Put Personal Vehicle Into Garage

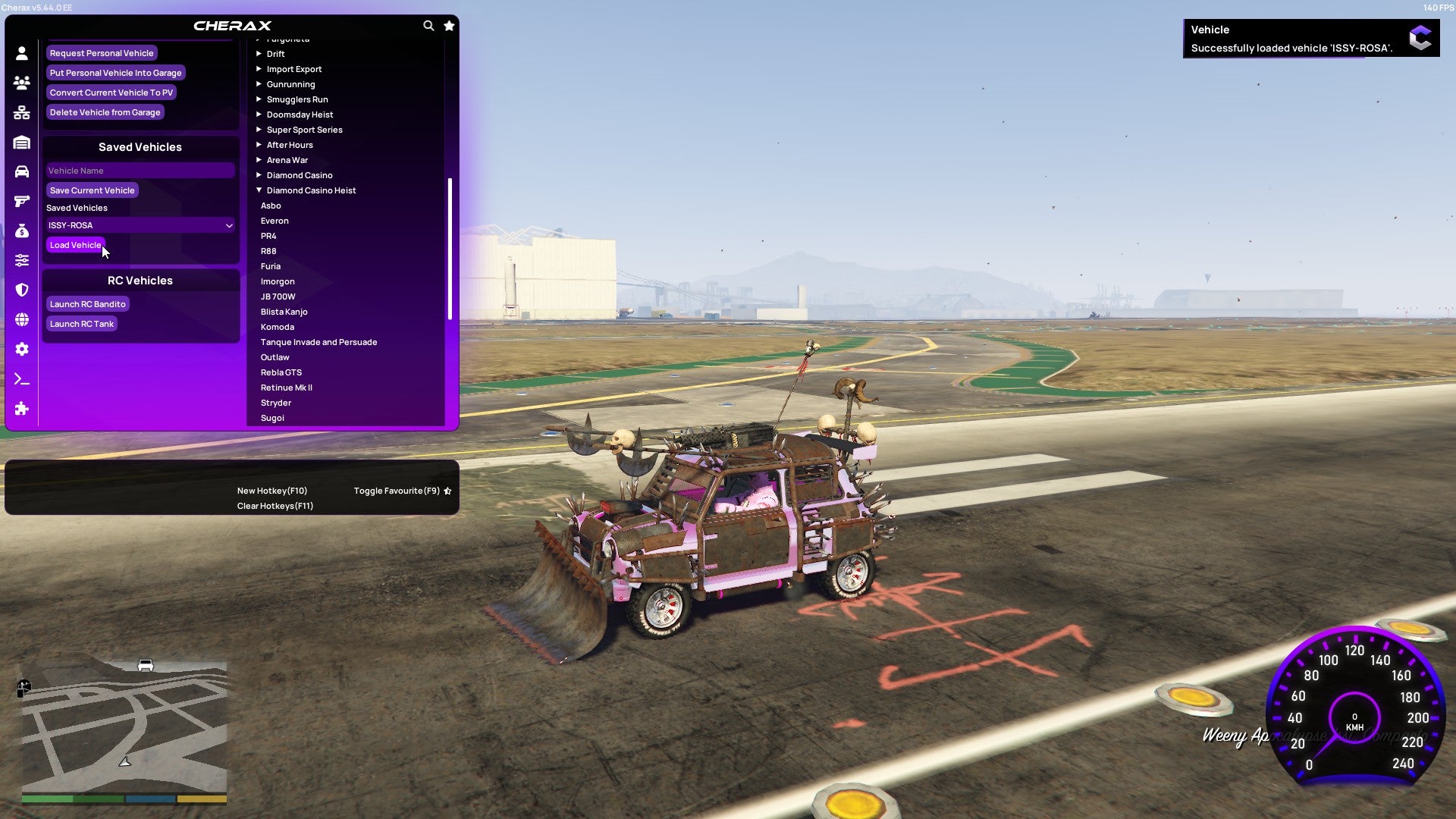(x=115, y=73)
